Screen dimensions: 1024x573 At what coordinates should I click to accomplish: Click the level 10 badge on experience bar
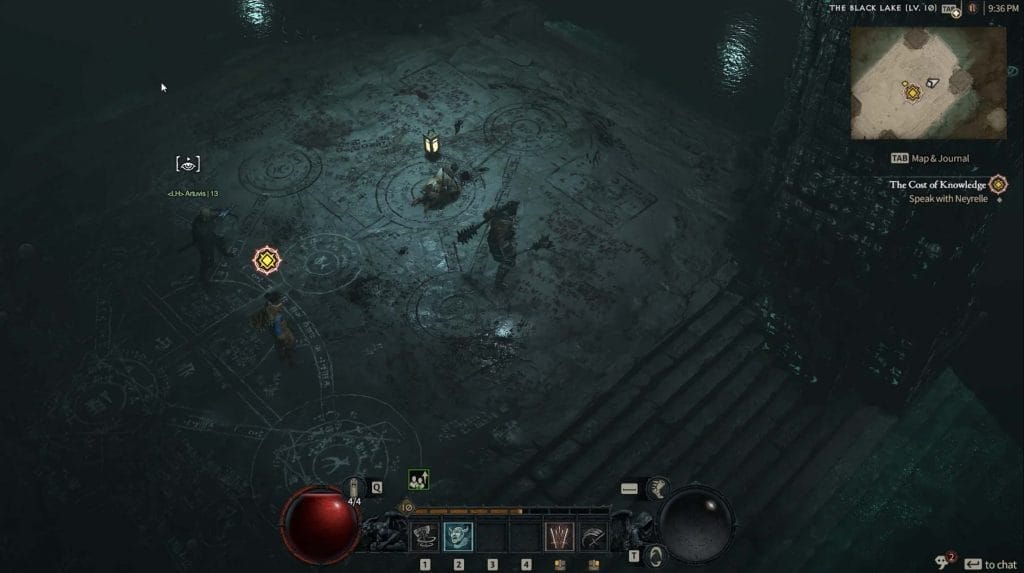coord(407,507)
